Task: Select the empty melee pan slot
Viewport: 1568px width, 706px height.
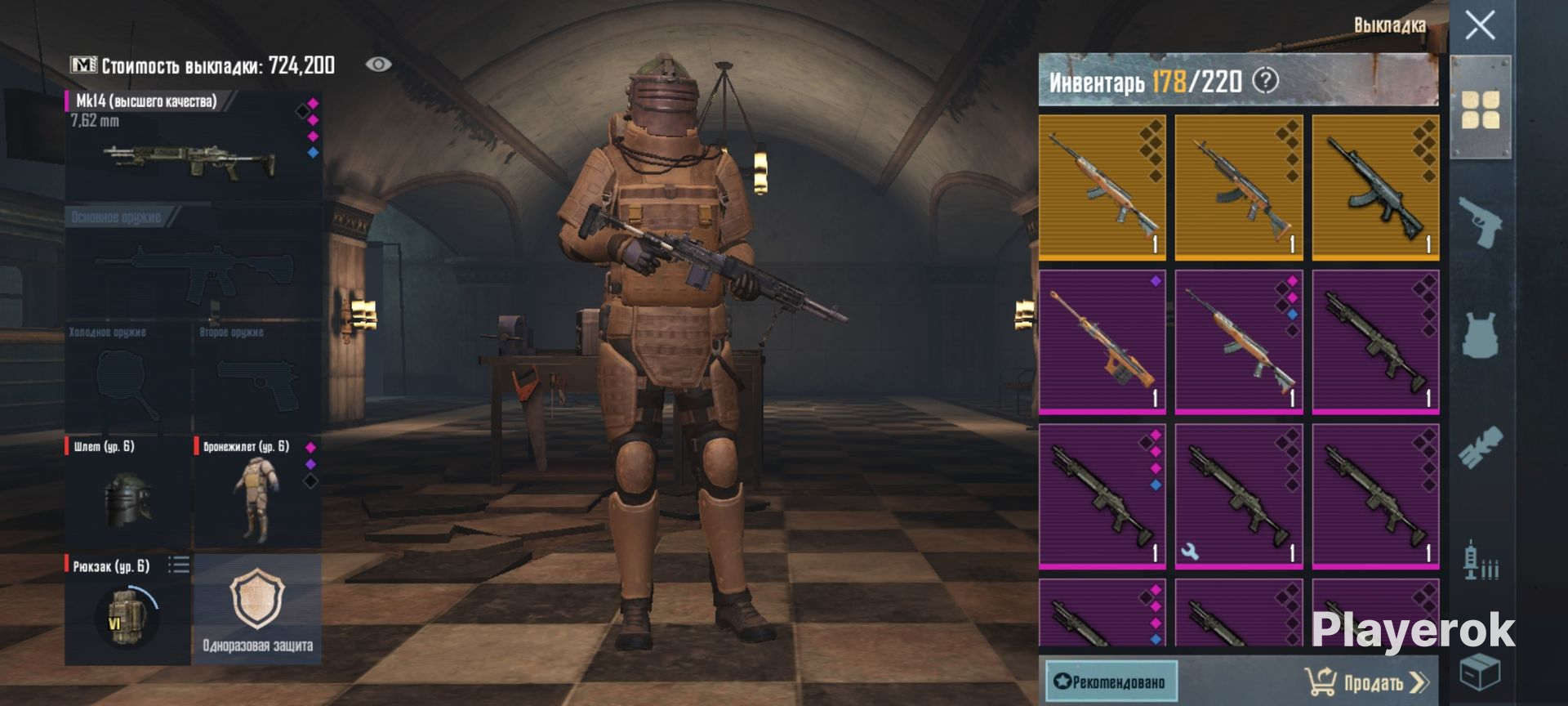Action: (127, 380)
